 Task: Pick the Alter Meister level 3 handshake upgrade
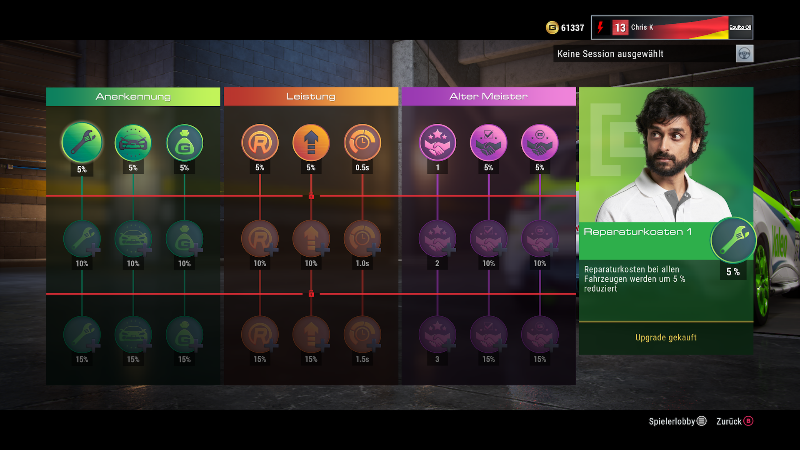pos(437,334)
